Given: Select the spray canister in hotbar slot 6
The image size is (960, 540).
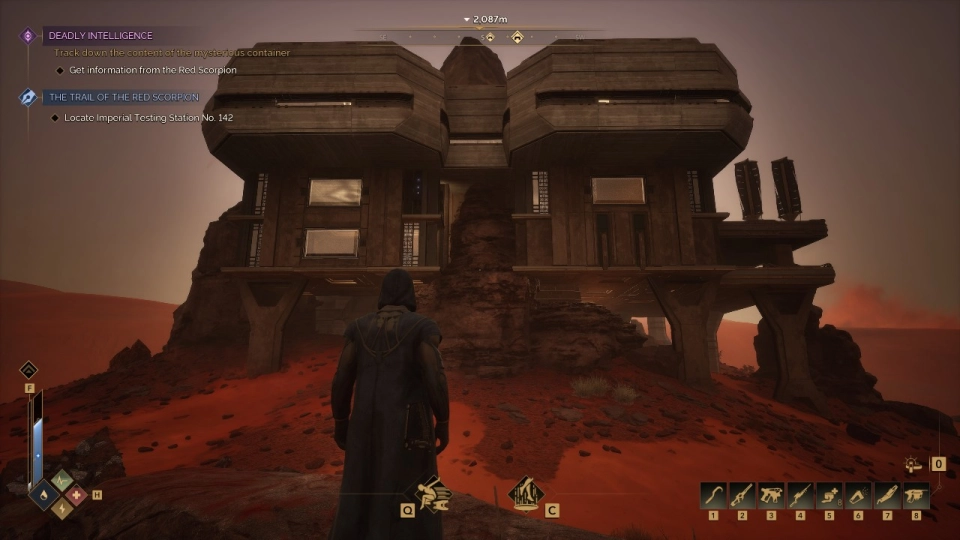Looking at the screenshot, I should tap(858, 494).
